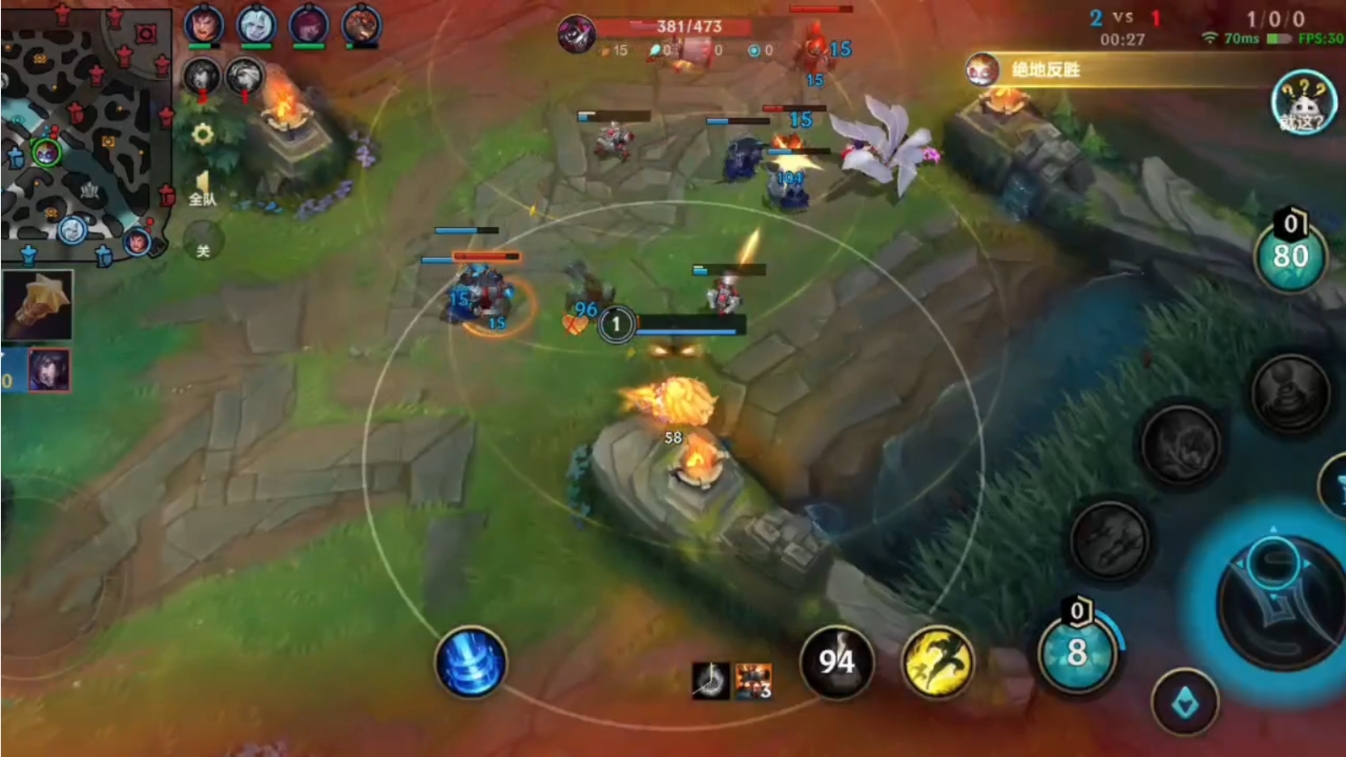Tap the 就这? emote button

click(1305, 103)
